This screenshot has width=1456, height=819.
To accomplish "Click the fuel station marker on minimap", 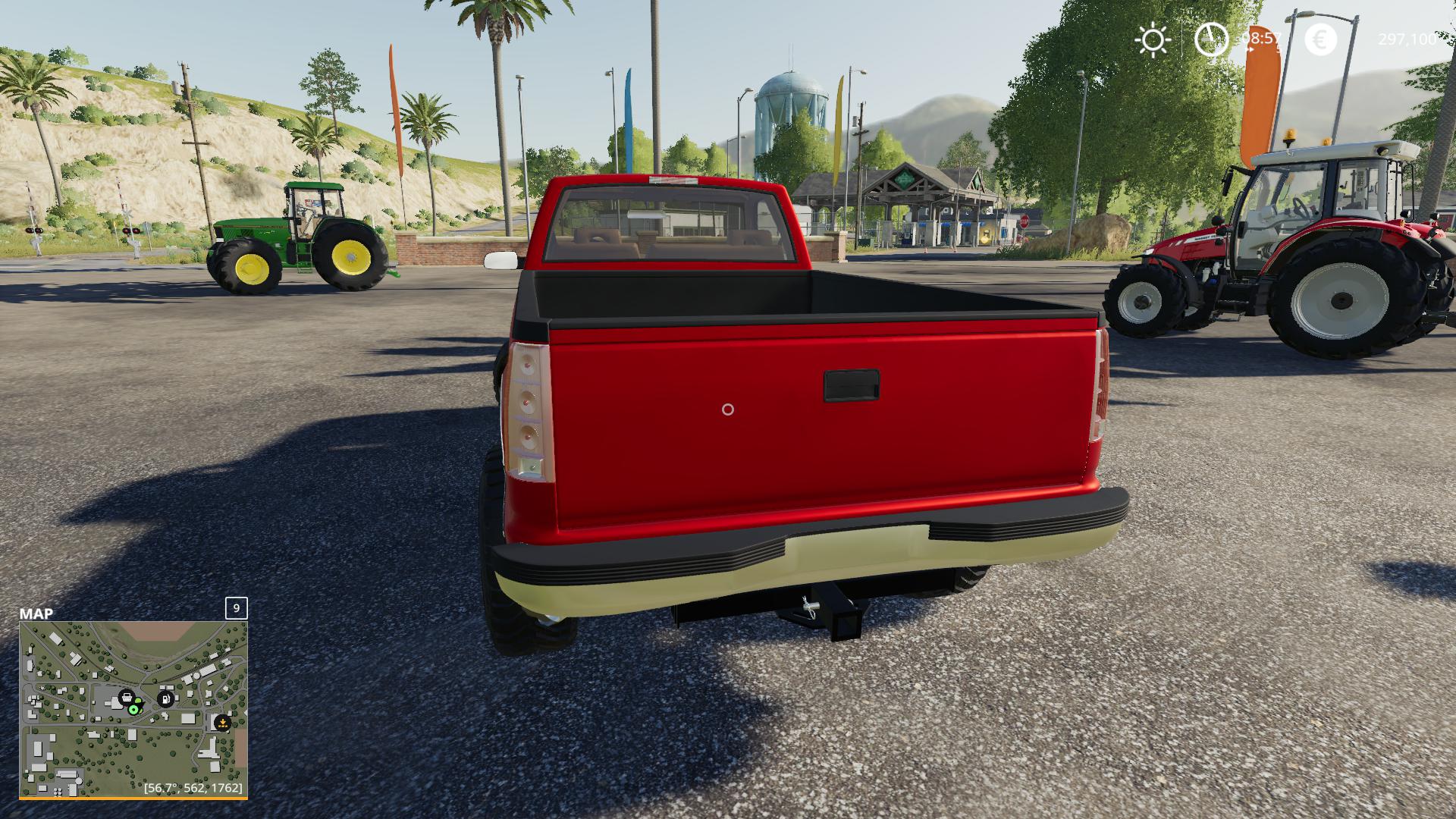I will click(x=165, y=698).
